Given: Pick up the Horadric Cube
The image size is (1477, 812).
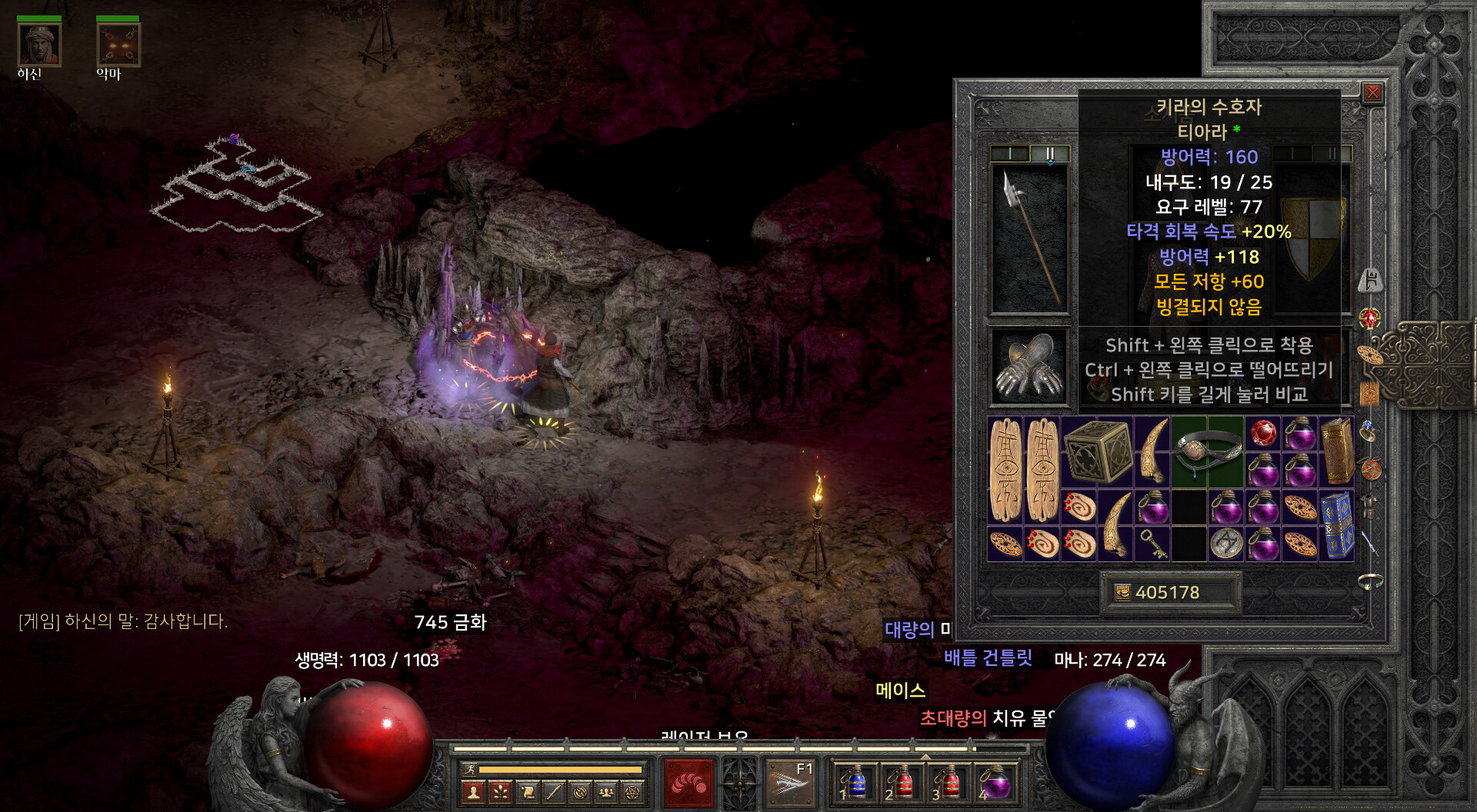Looking at the screenshot, I should [1097, 452].
